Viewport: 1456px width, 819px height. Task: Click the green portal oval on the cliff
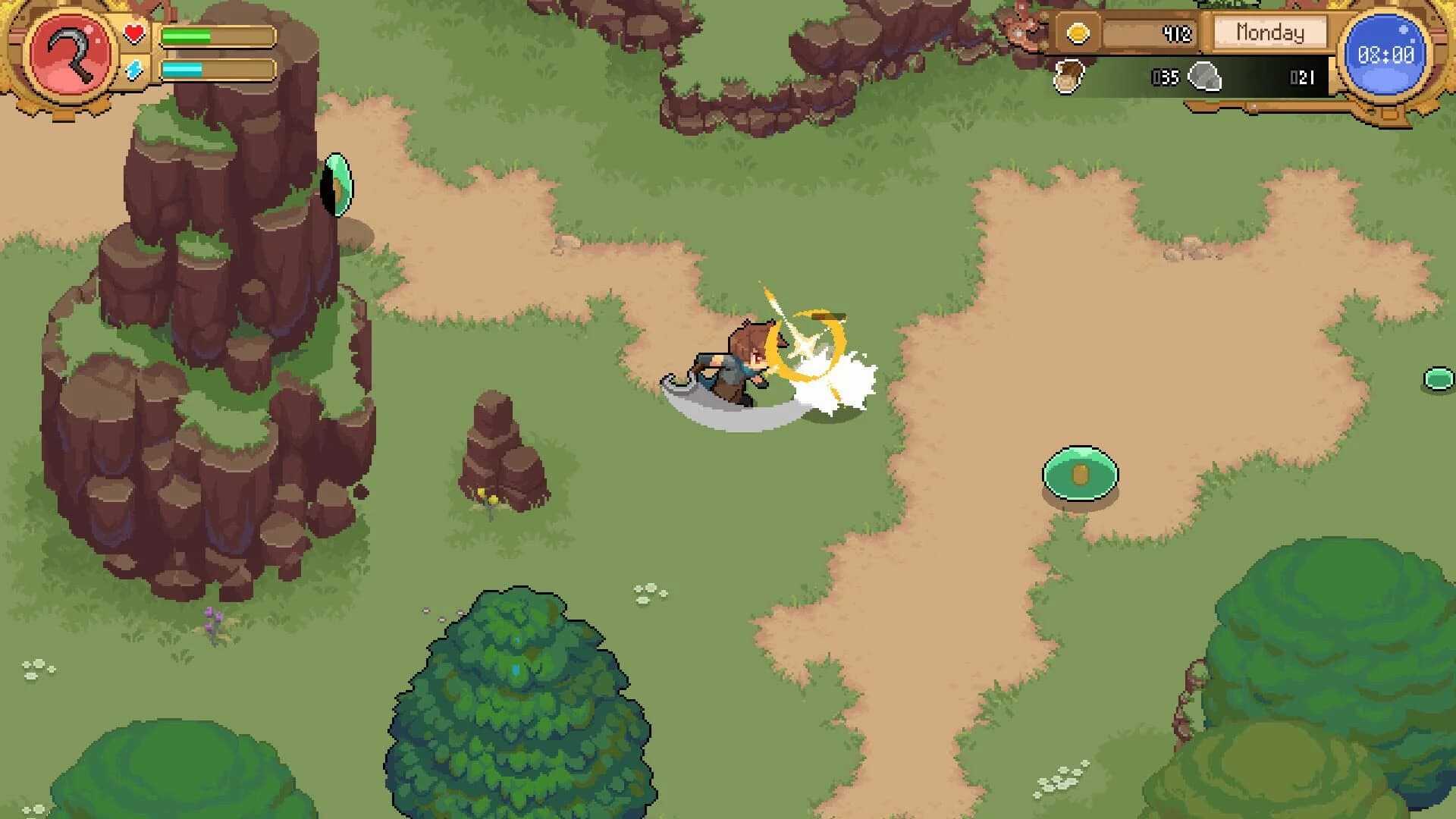click(339, 184)
